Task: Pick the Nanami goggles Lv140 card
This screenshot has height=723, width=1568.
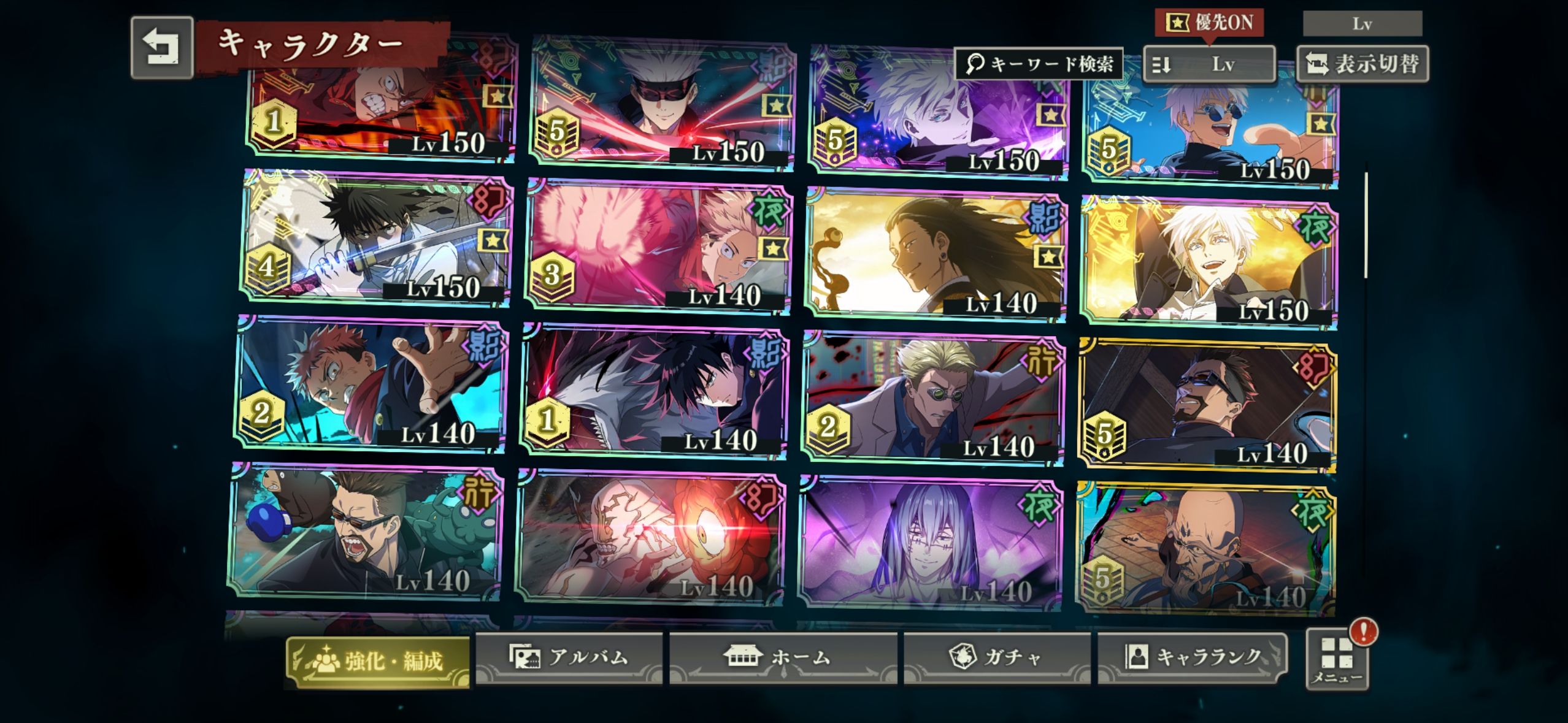Action: pos(932,399)
